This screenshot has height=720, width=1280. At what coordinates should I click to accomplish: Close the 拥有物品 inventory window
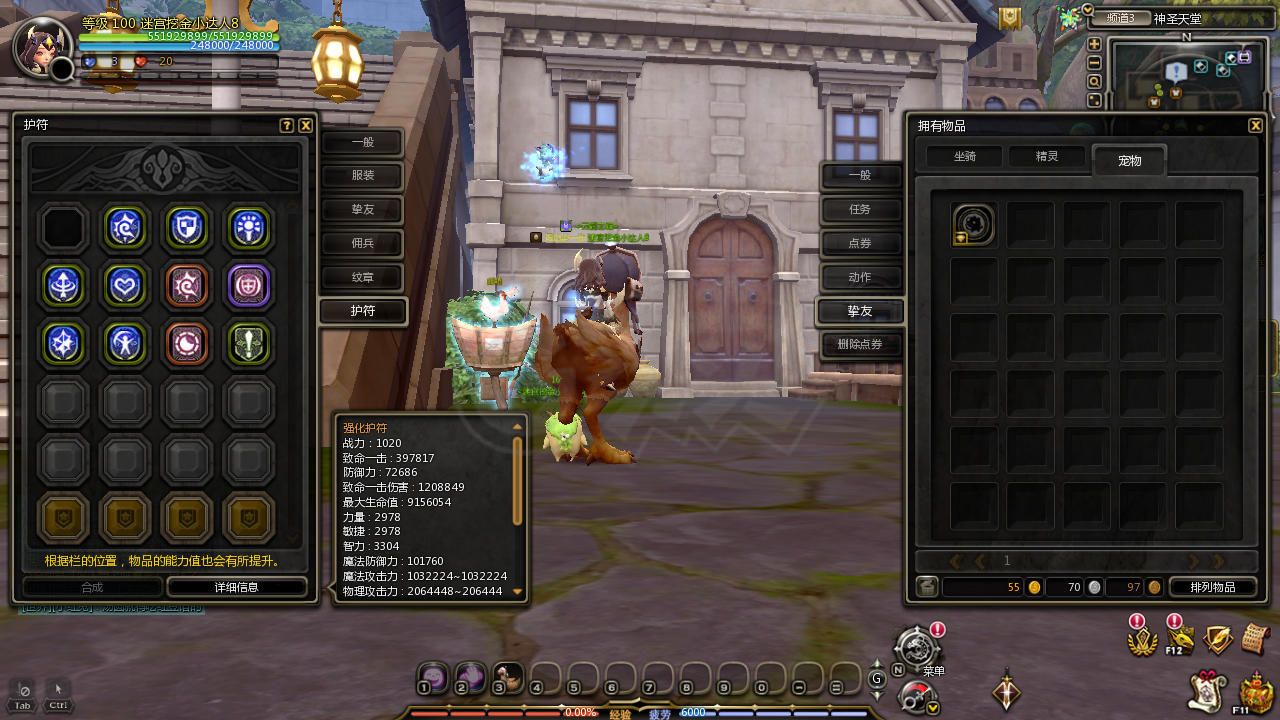tap(1255, 126)
